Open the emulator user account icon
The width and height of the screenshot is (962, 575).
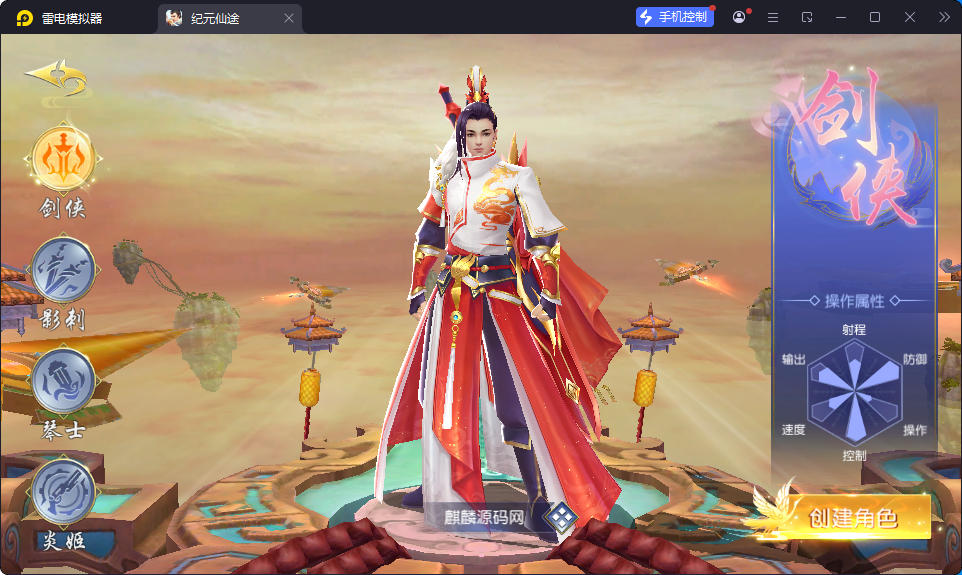739,17
